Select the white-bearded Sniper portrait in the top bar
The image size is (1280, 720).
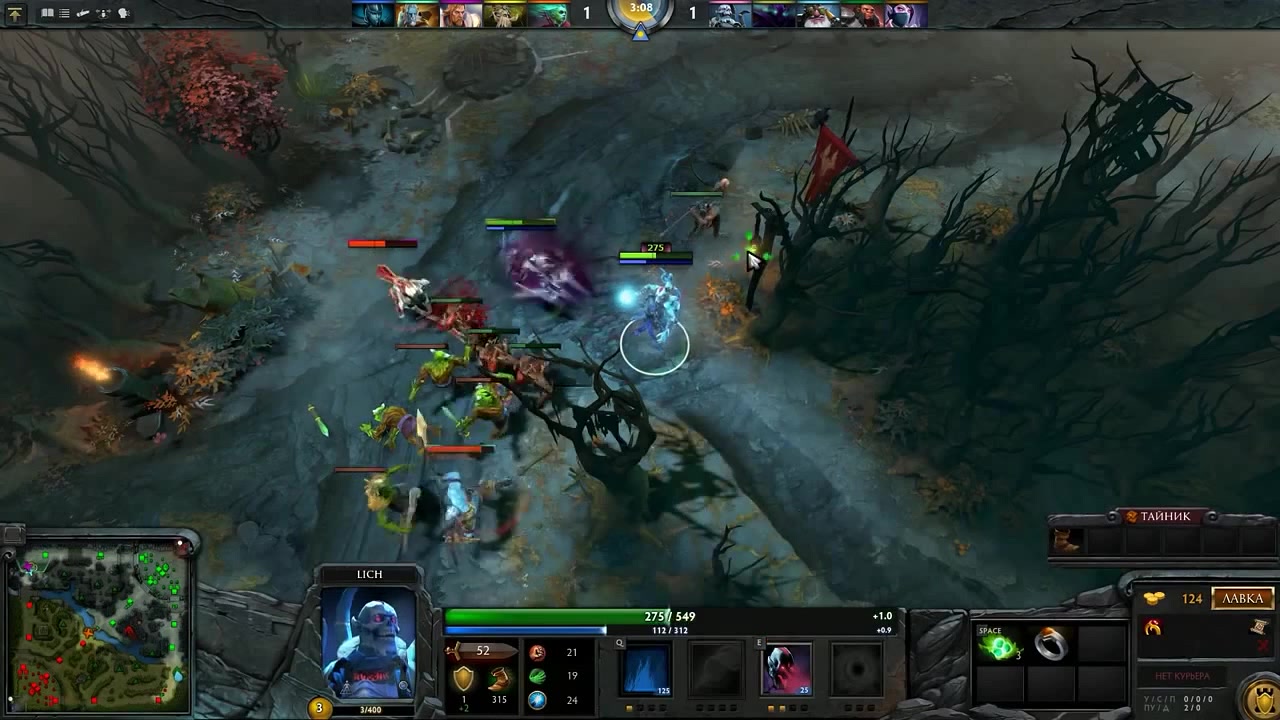(818, 15)
